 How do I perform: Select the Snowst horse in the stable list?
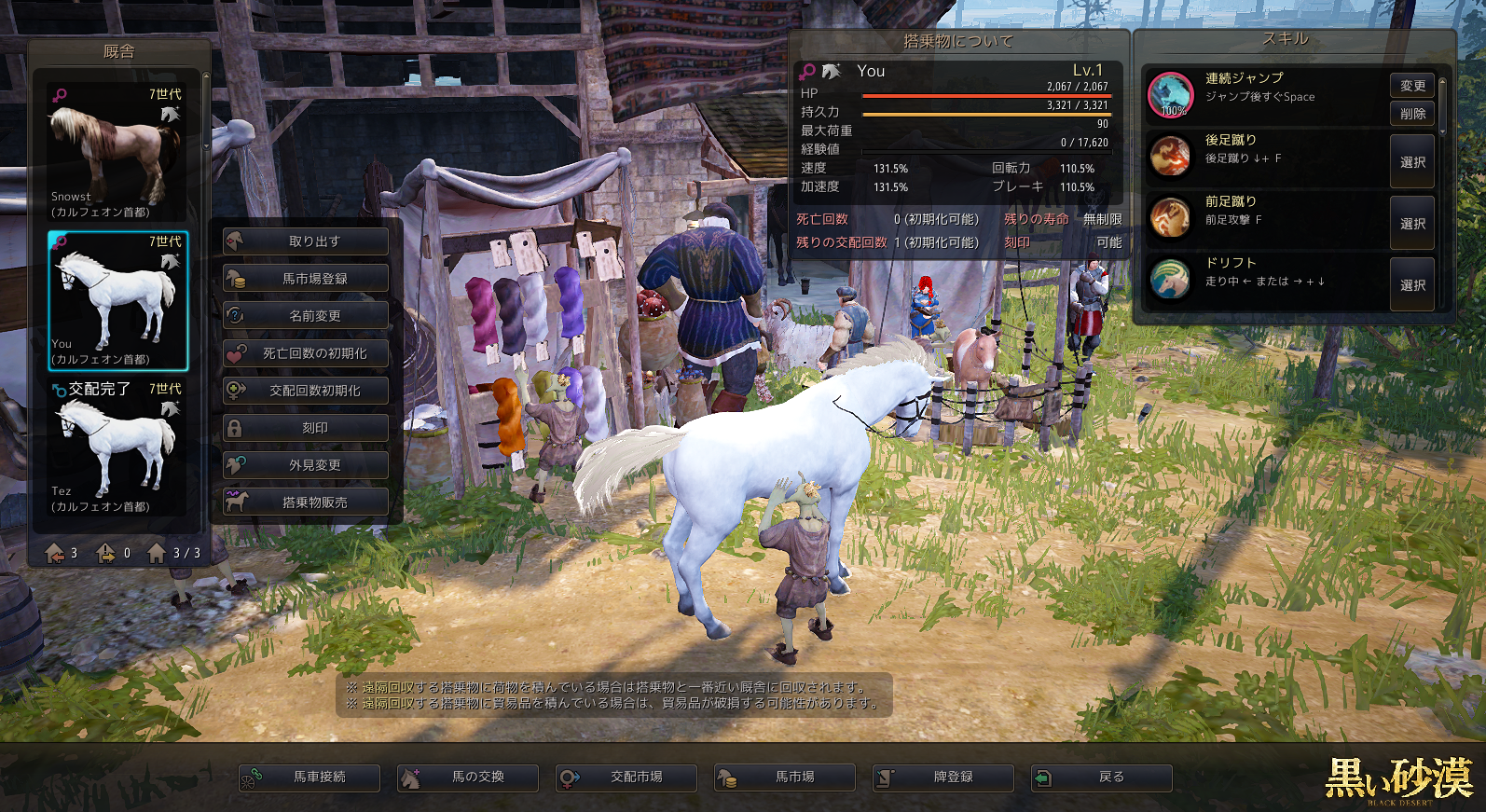click(x=118, y=153)
